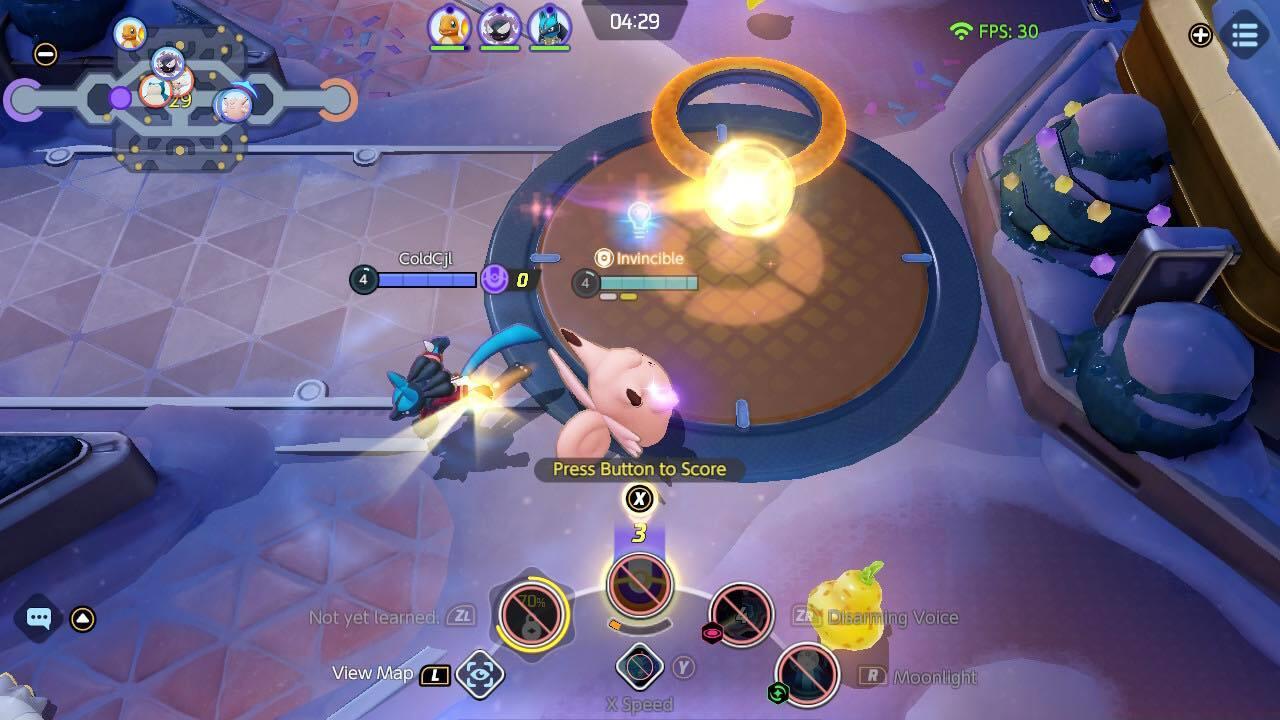1280x720 pixels.
Task: Expand the in-game hamburger menu panel
Action: tap(1243, 36)
